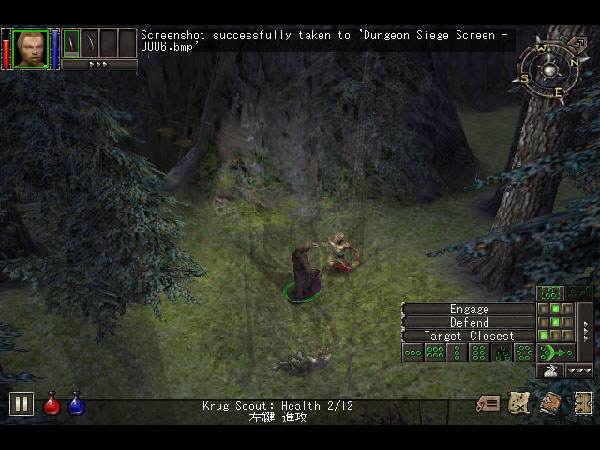Expand the bar below the weapon slots
This screenshot has height=450, width=600.
[x=99, y=64]
